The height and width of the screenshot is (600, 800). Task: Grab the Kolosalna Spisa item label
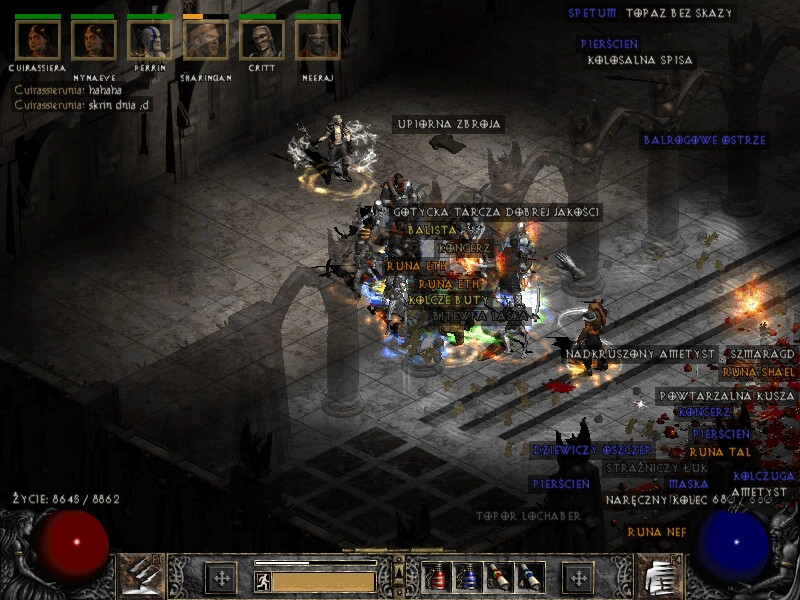click(640, 60)
